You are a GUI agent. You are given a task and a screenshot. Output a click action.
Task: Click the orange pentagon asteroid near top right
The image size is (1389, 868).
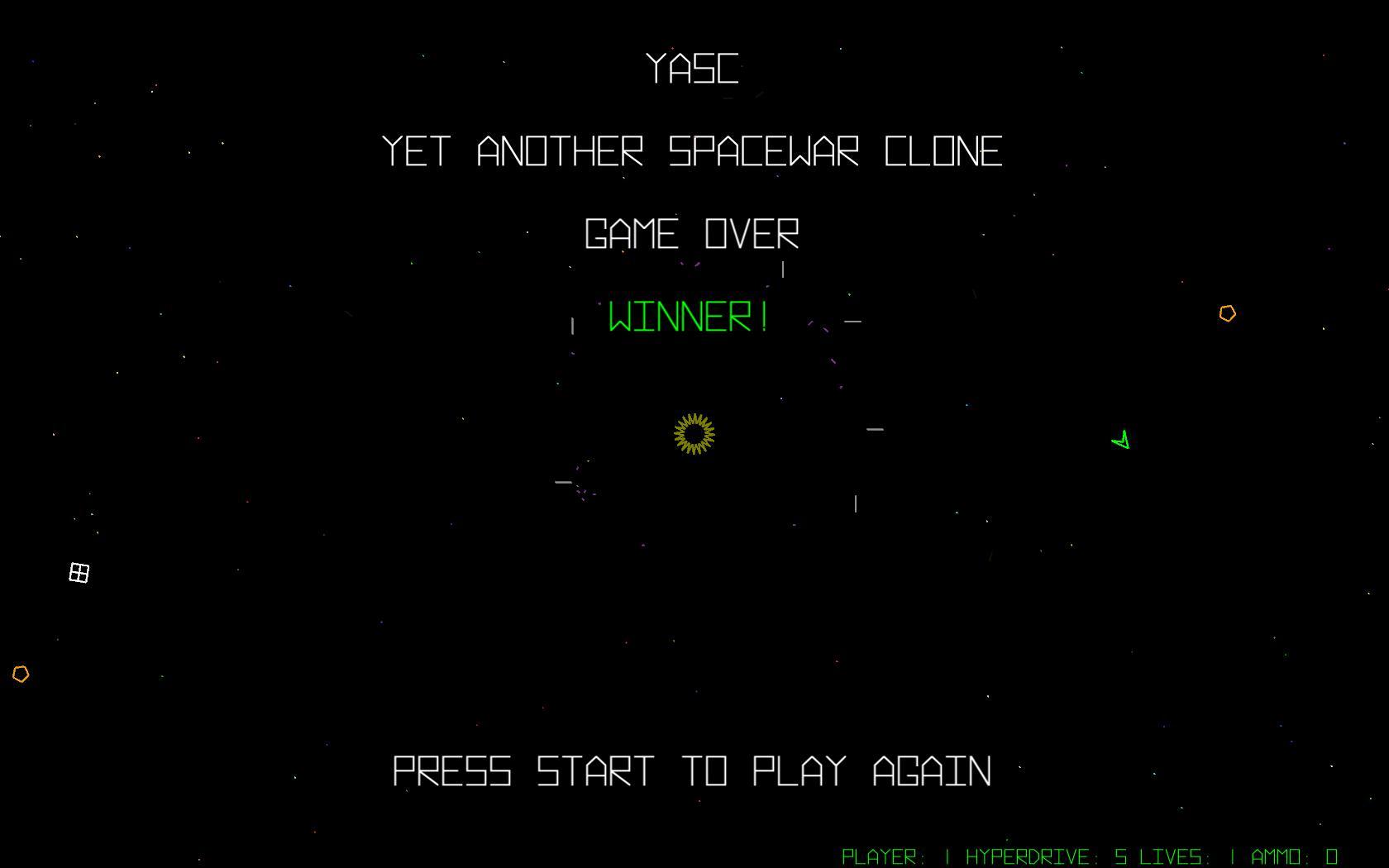pyautogui.click(x=1227, y=313)
